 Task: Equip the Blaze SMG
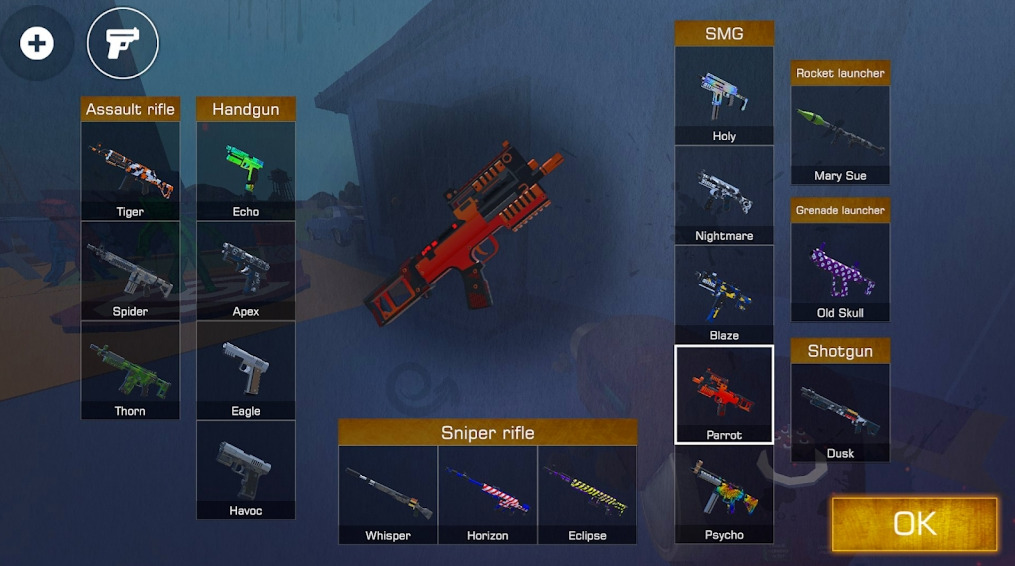tap(724, 295)
